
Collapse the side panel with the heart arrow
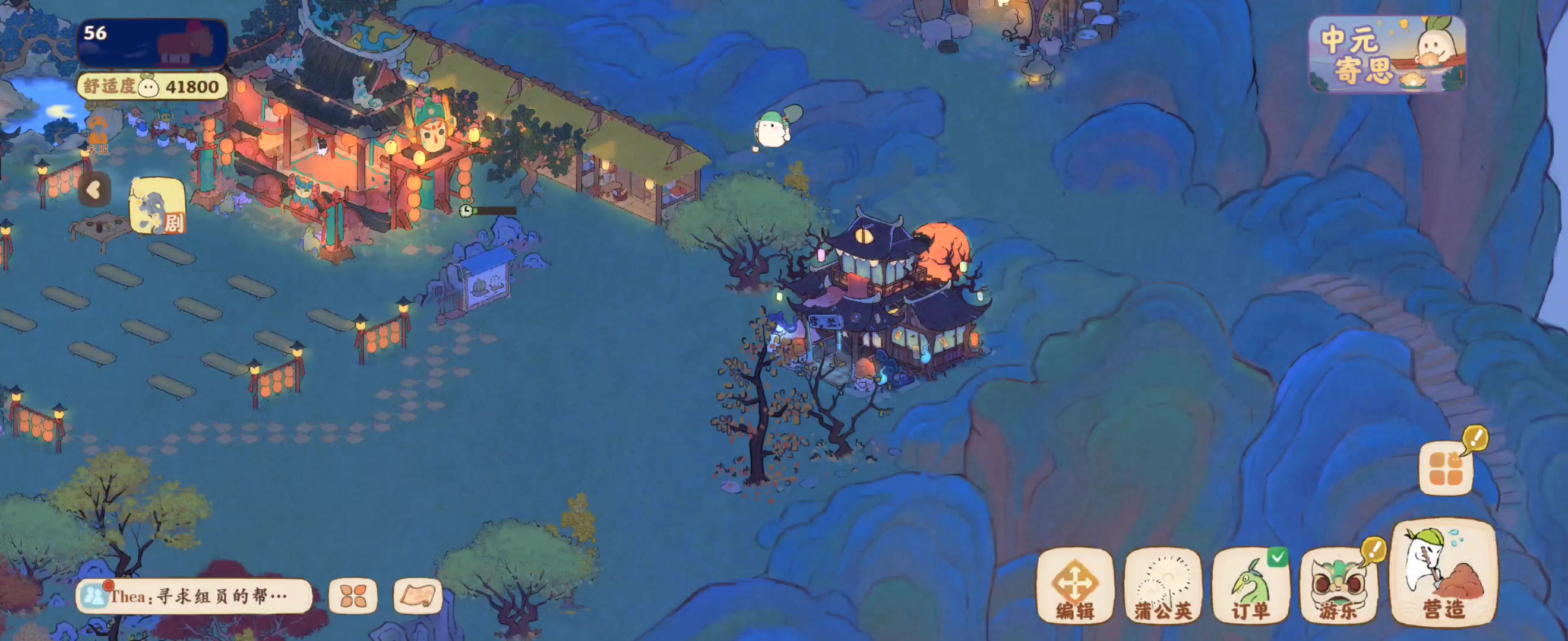coord(94,190)
